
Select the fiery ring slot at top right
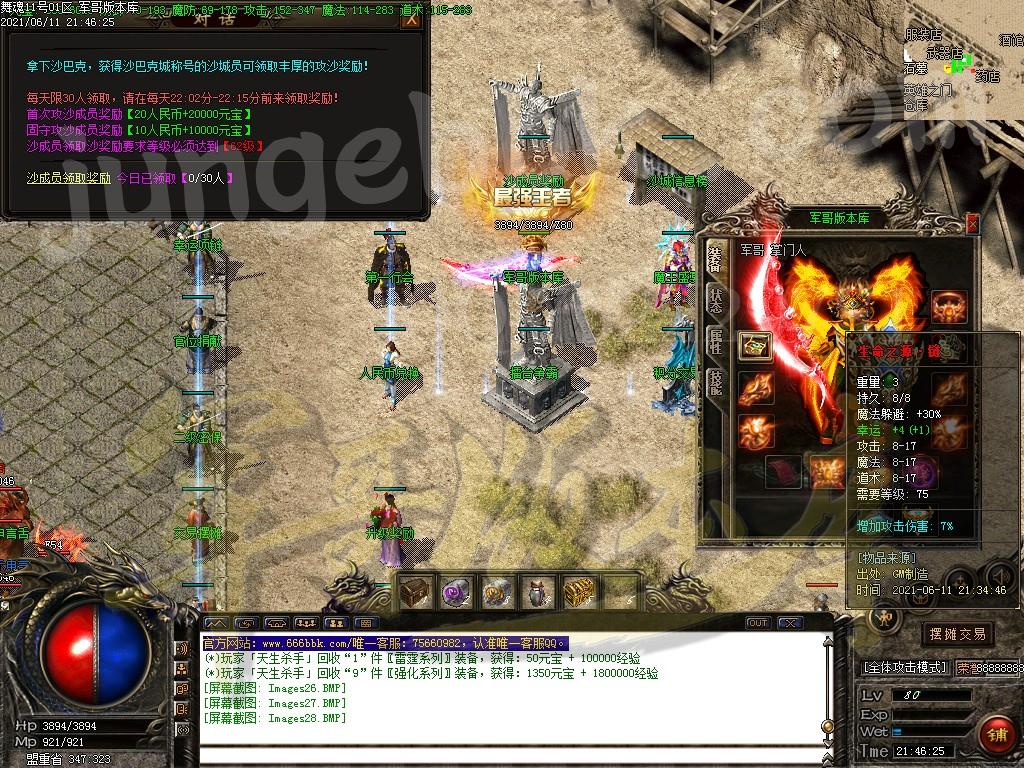click(948, 306)
